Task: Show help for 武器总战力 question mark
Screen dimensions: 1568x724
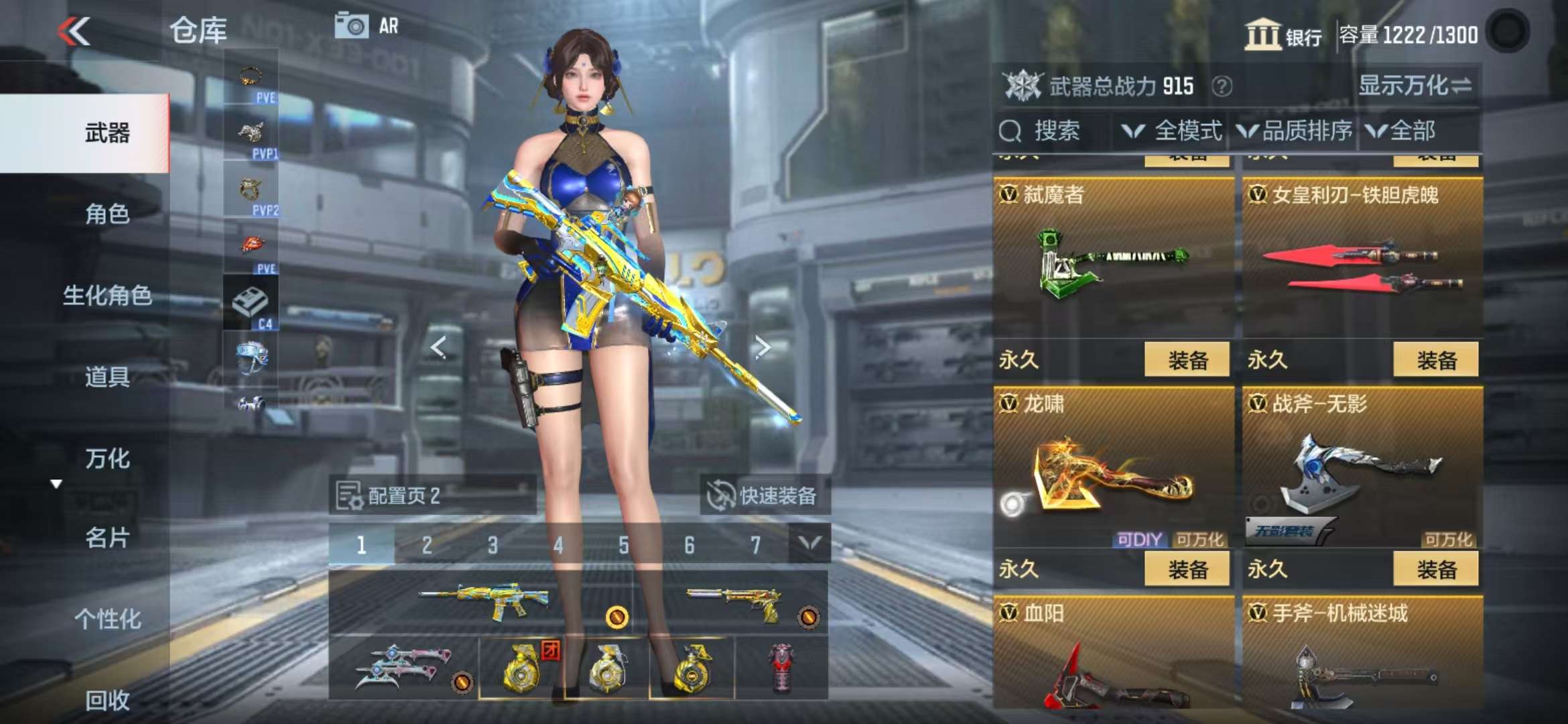Action: [1222, 86]
